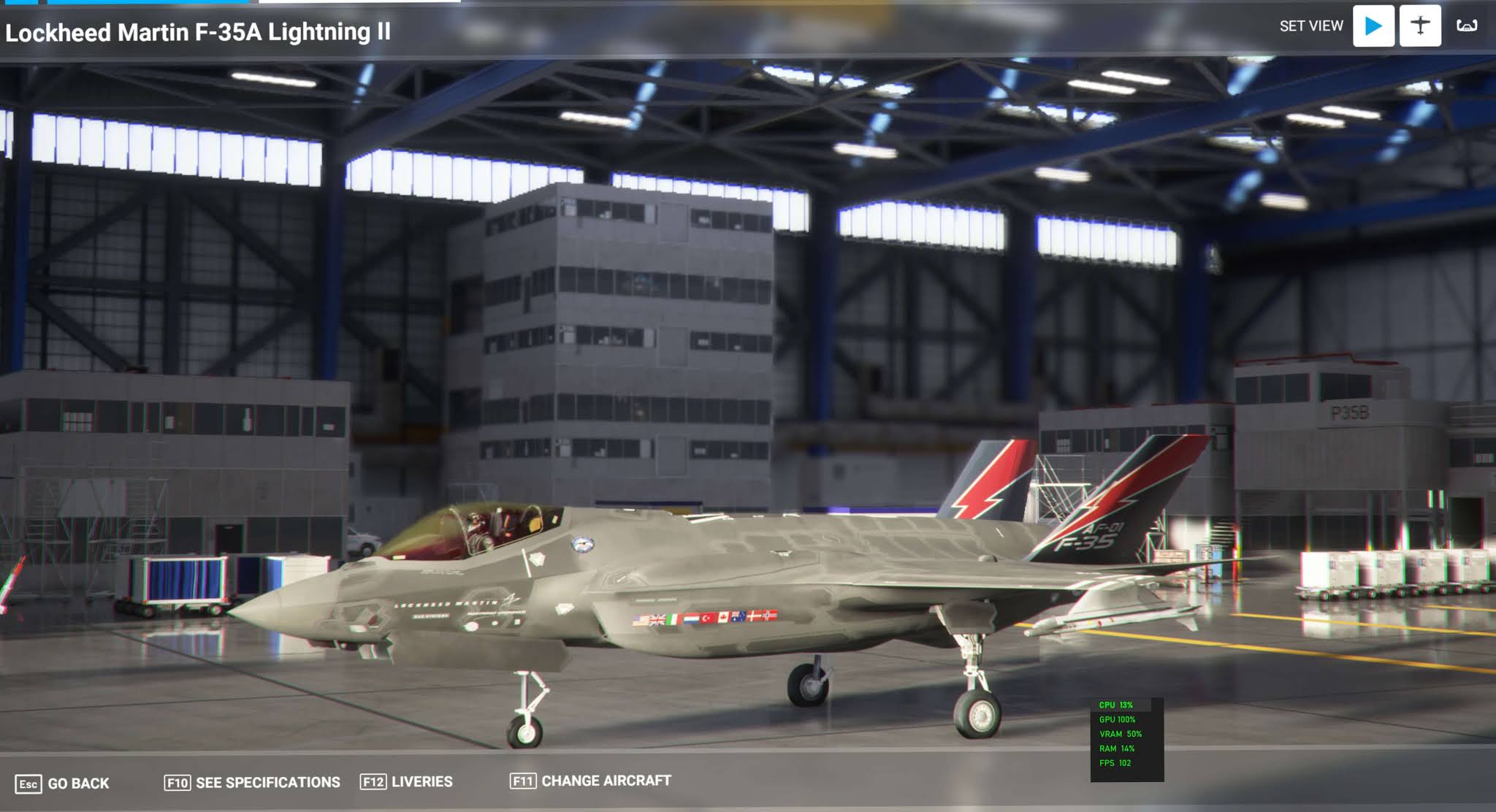
Task: Open the VR headset view icon top right
Action: pos(1468,24)
